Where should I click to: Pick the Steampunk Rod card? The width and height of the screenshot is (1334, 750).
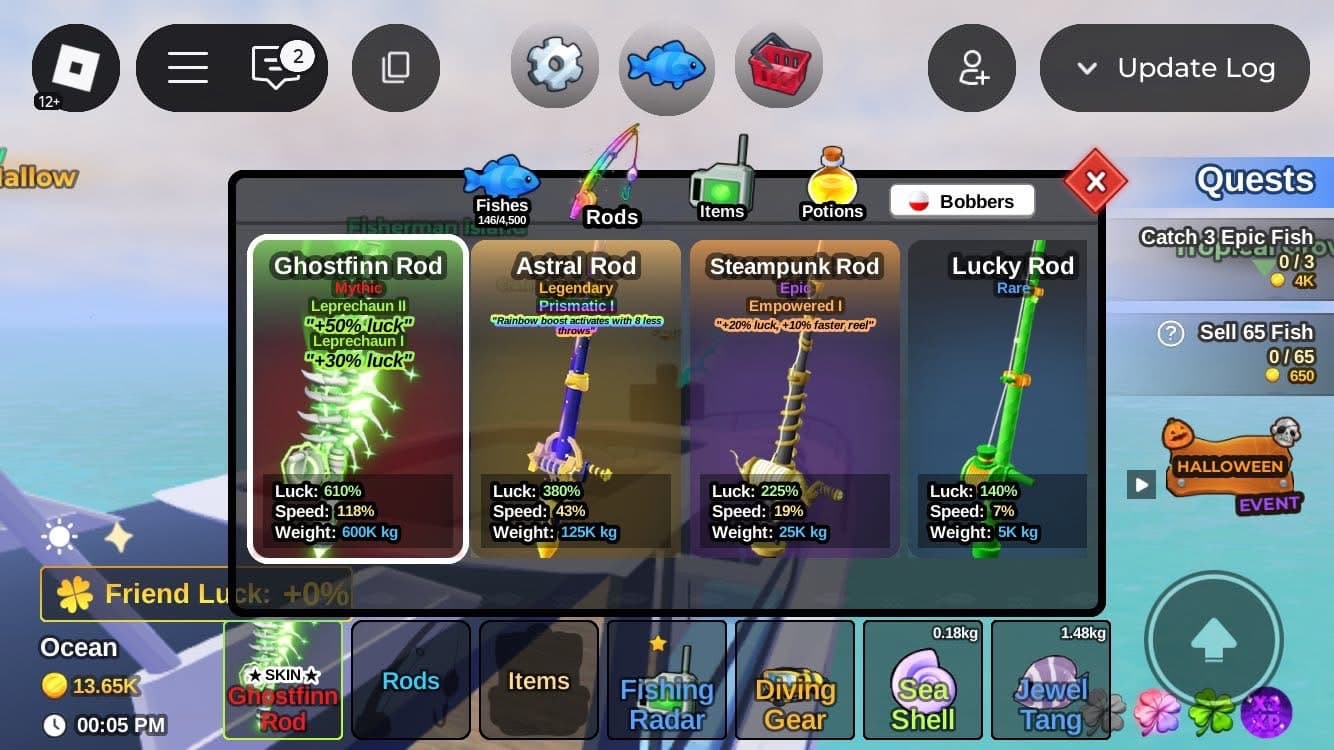coord(795,400)
